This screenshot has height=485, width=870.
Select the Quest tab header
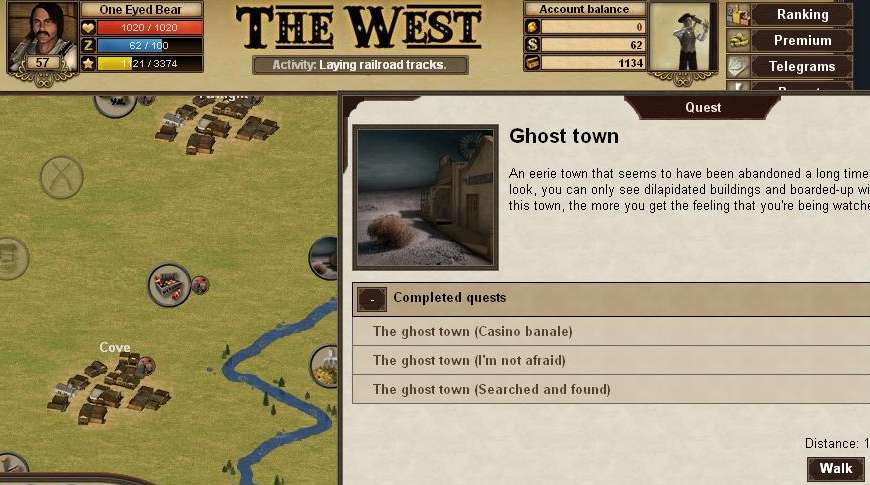702,107
